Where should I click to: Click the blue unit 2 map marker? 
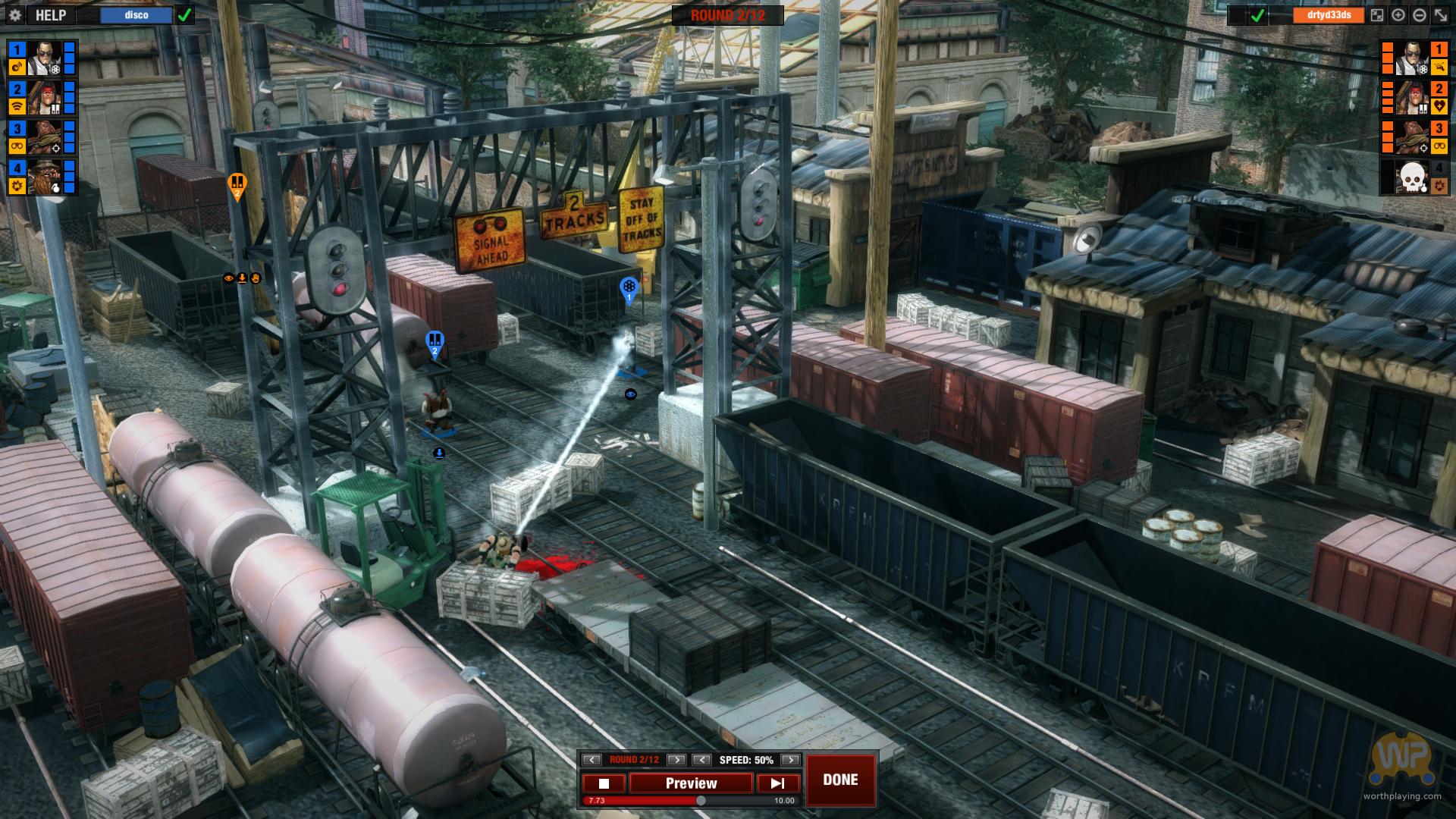pyautogui.click(x=435, y=342)
